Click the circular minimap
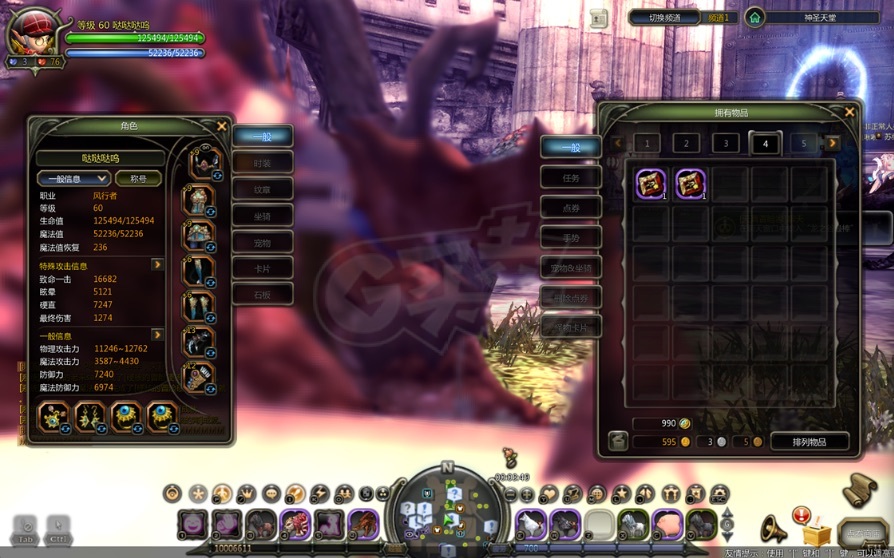Image resolution: width=894 pixels, height=558 pixels. click(x=447, y=509)
